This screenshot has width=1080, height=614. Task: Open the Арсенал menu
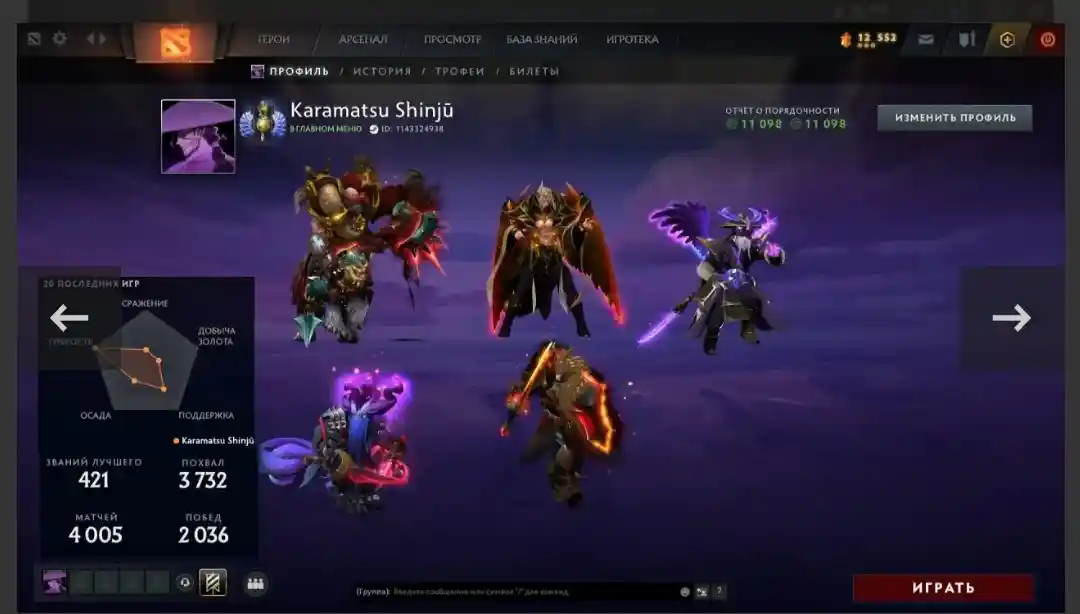point(363,40)
